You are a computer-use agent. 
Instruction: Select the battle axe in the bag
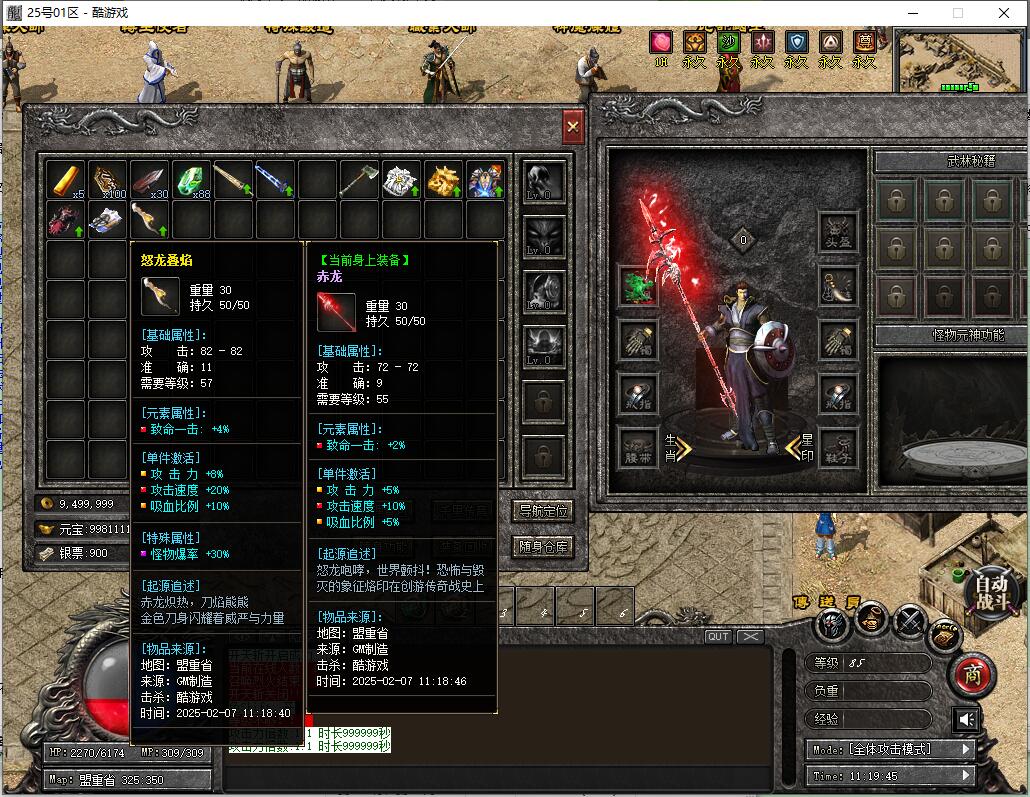click(x=359, y=181)
